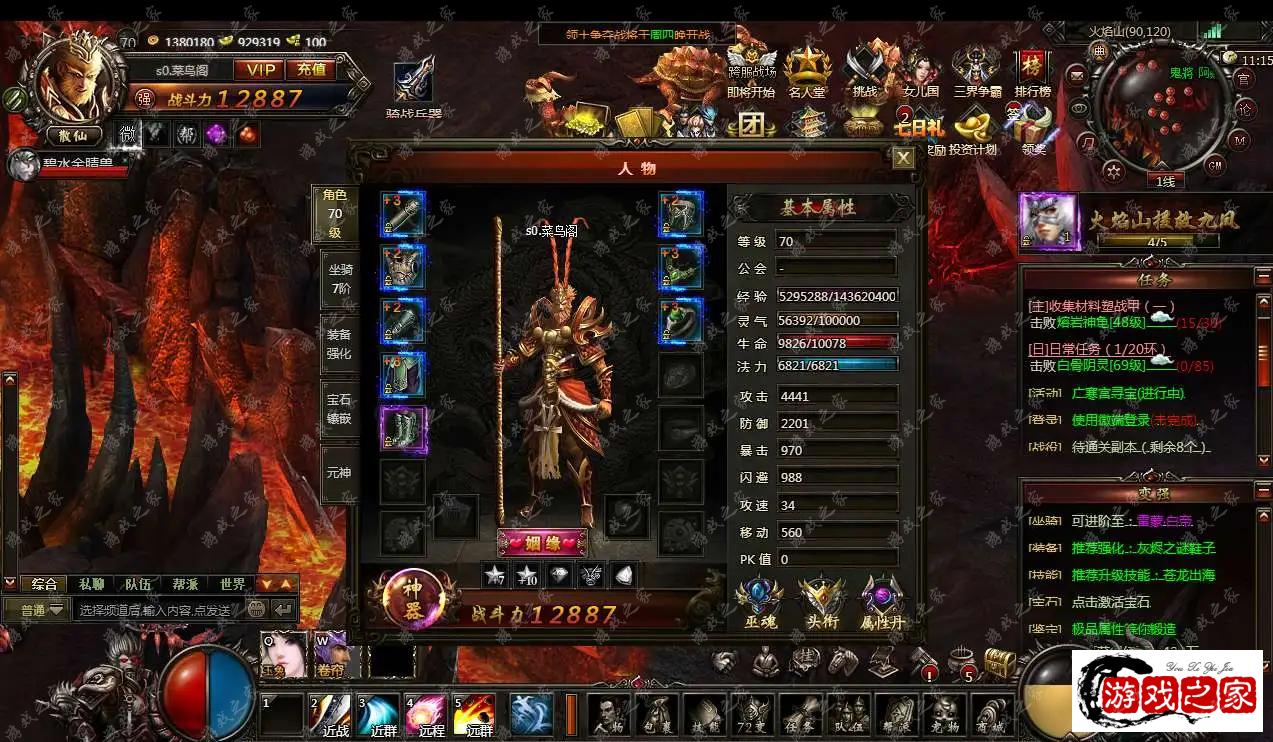
Task: Switch to the 坐骑 mount tab
Action: [340, 277]
